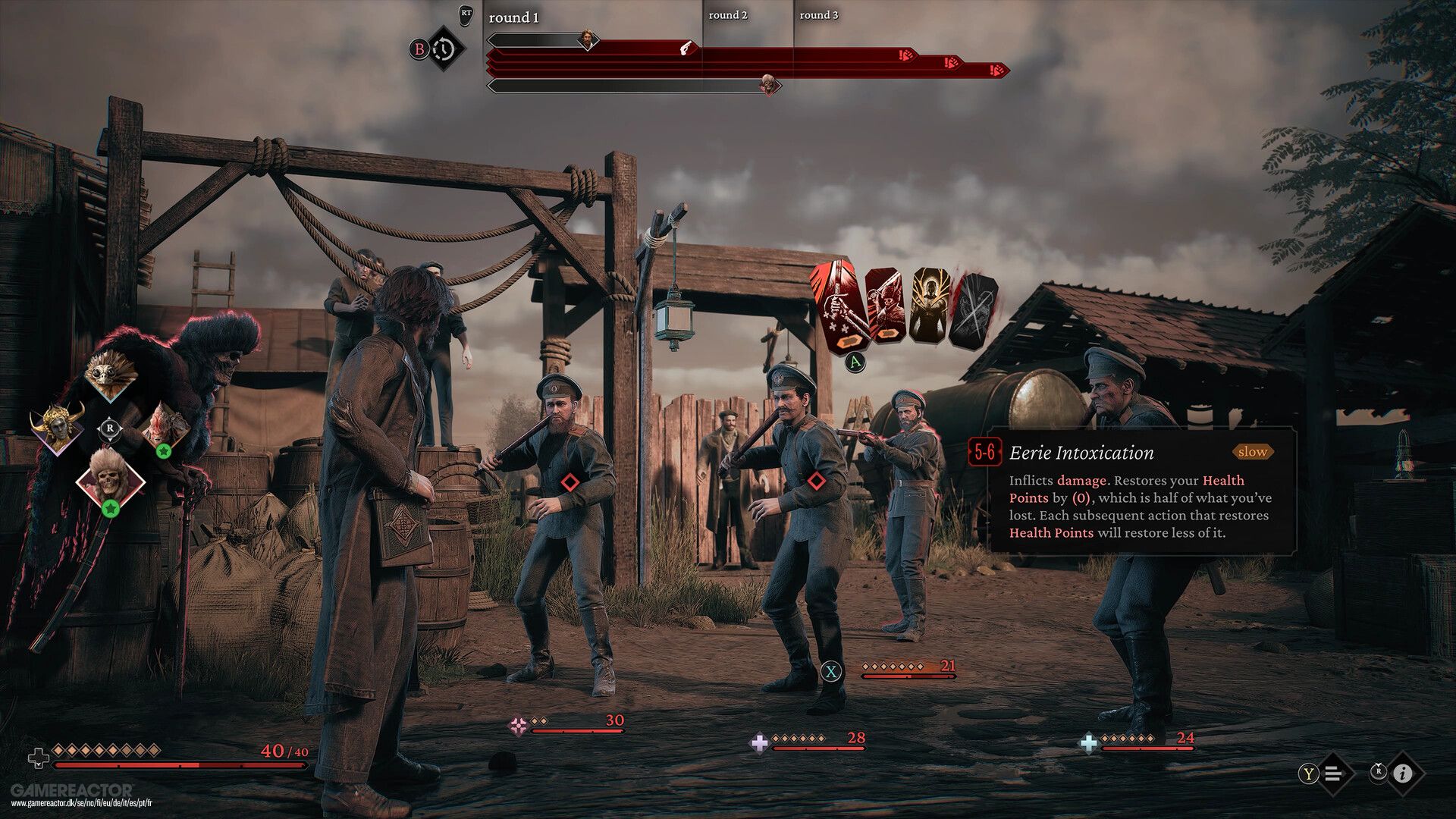Choose the skeleton swordsman attack card

[887, 307]
